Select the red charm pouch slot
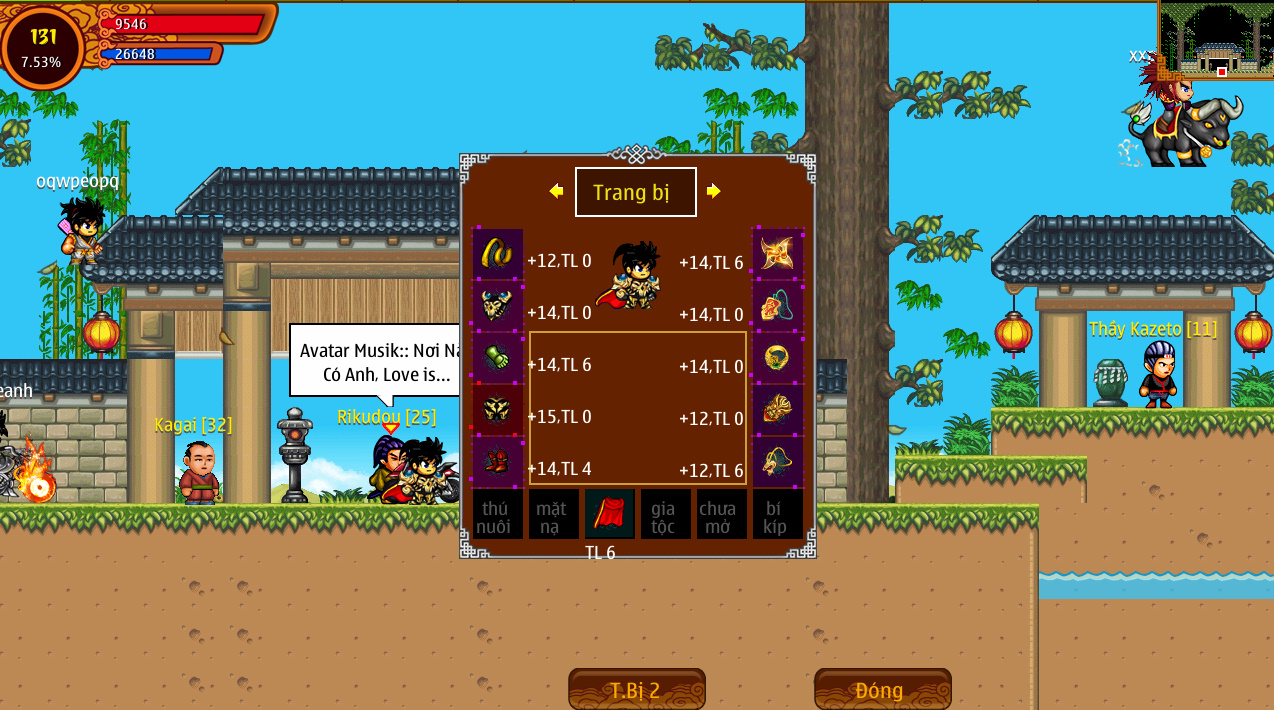Image resolution: width=1274 pixels, height=710 pixels. pos(777,305)
